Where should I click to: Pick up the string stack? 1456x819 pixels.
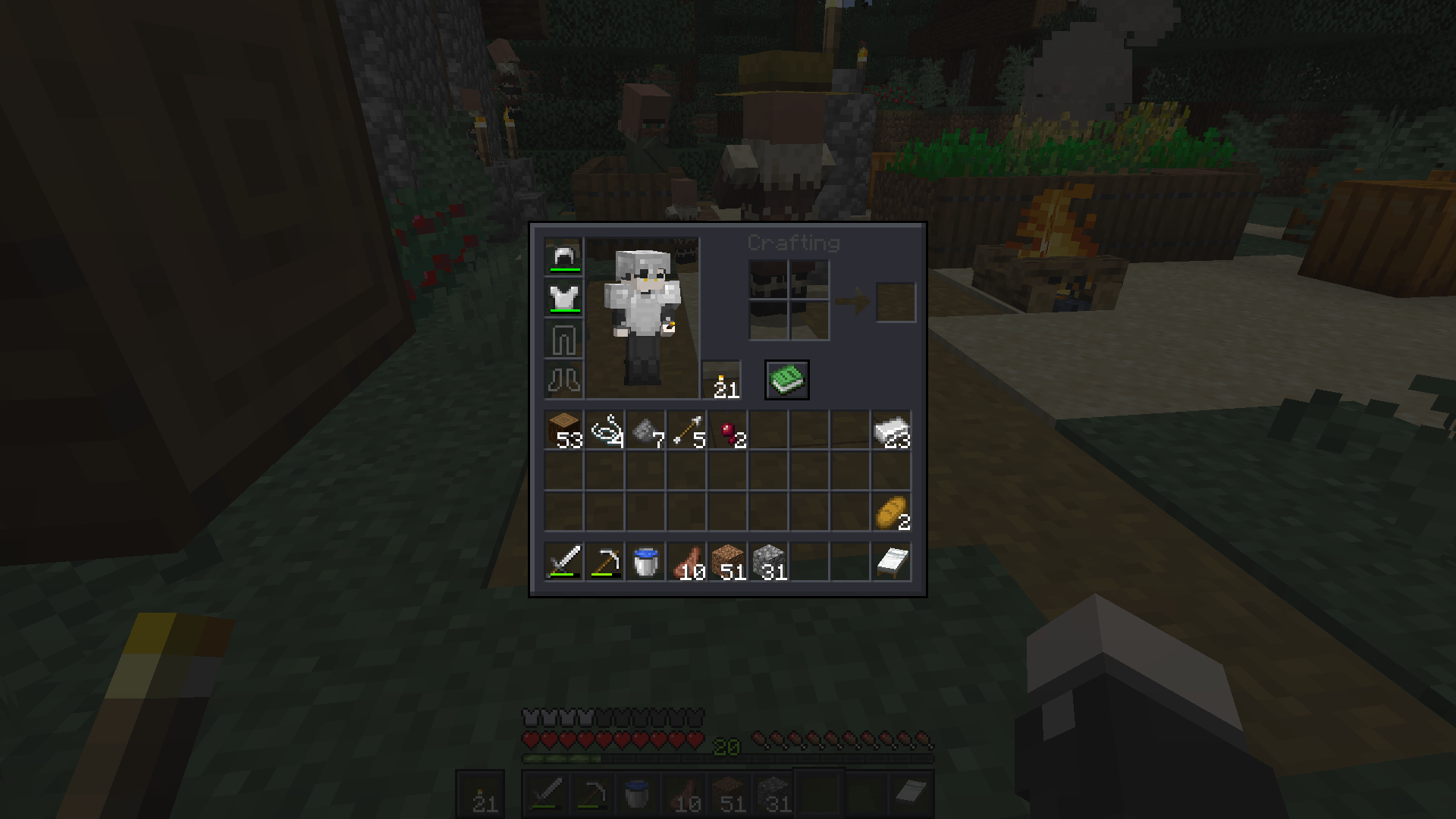point(605,431)
